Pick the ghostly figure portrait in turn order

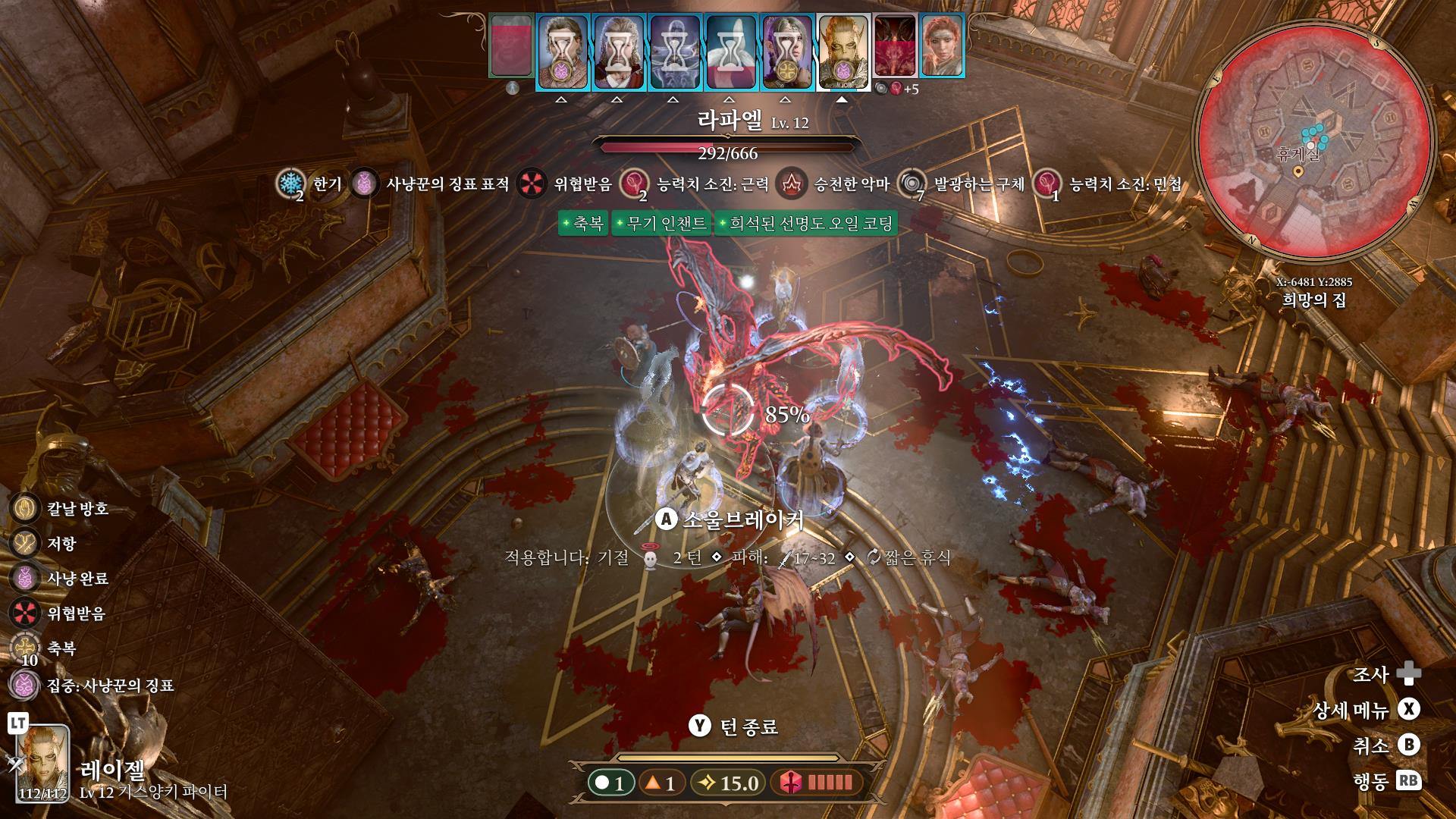coord(674,52)
